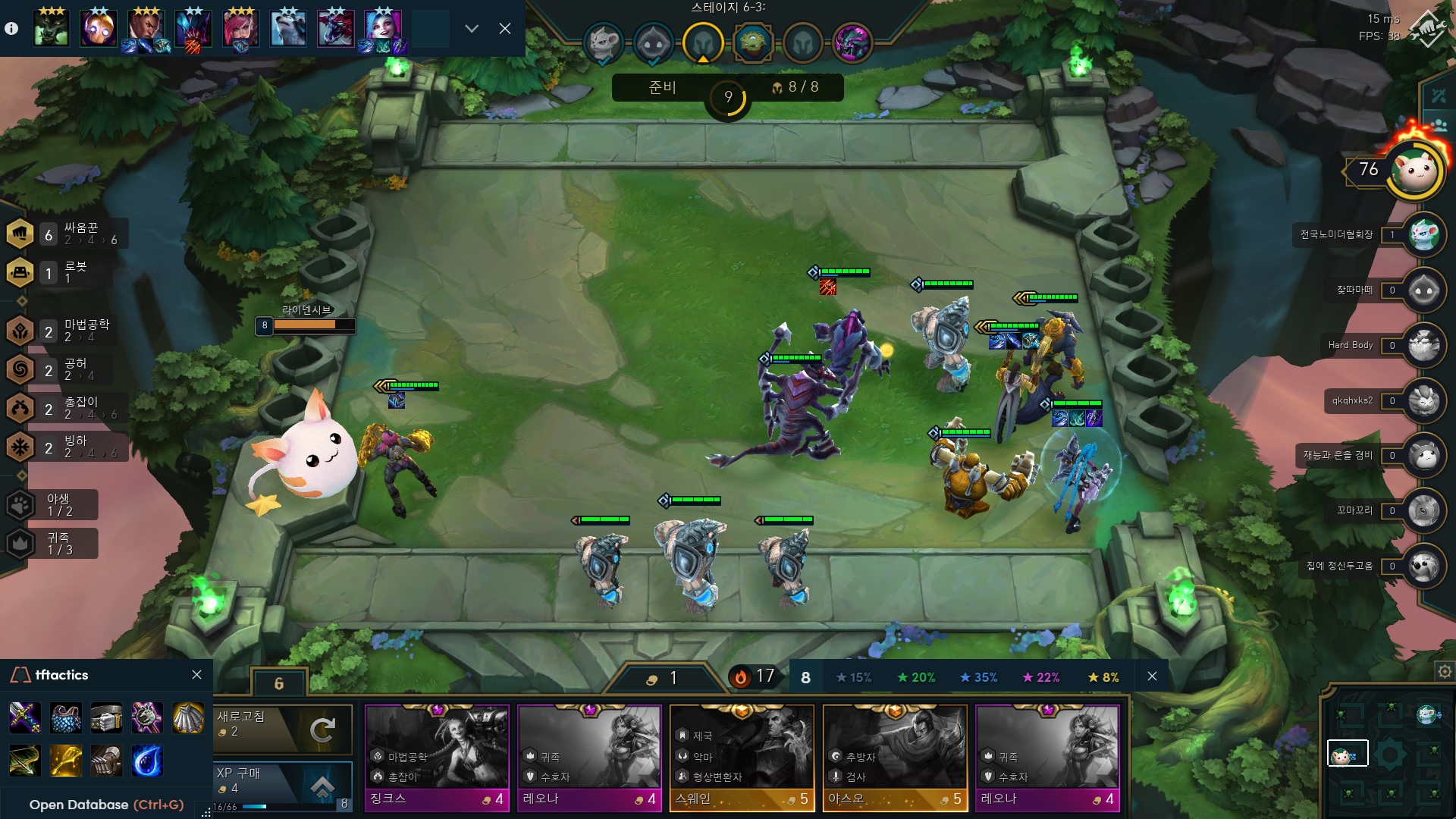Viewport: 1456px width, 819px height.
Task: Buy the Swain champion card
Action: 742,757
